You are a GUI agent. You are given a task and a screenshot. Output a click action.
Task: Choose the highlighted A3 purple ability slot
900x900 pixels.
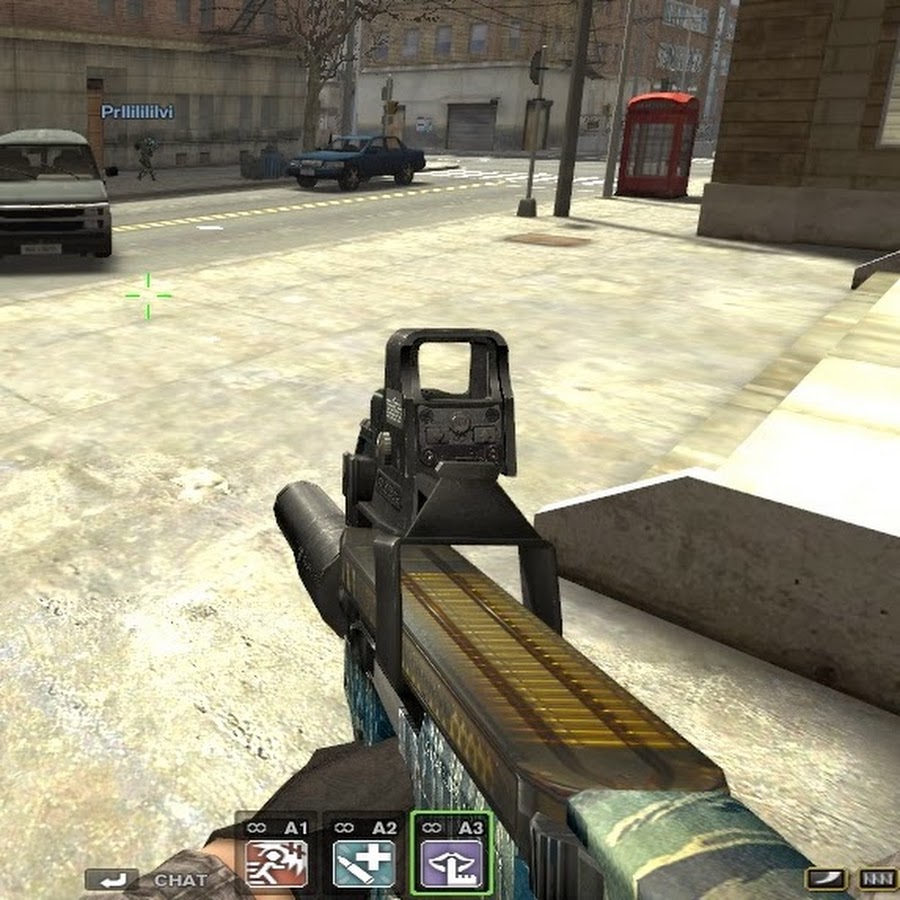[x=452, y=863]
